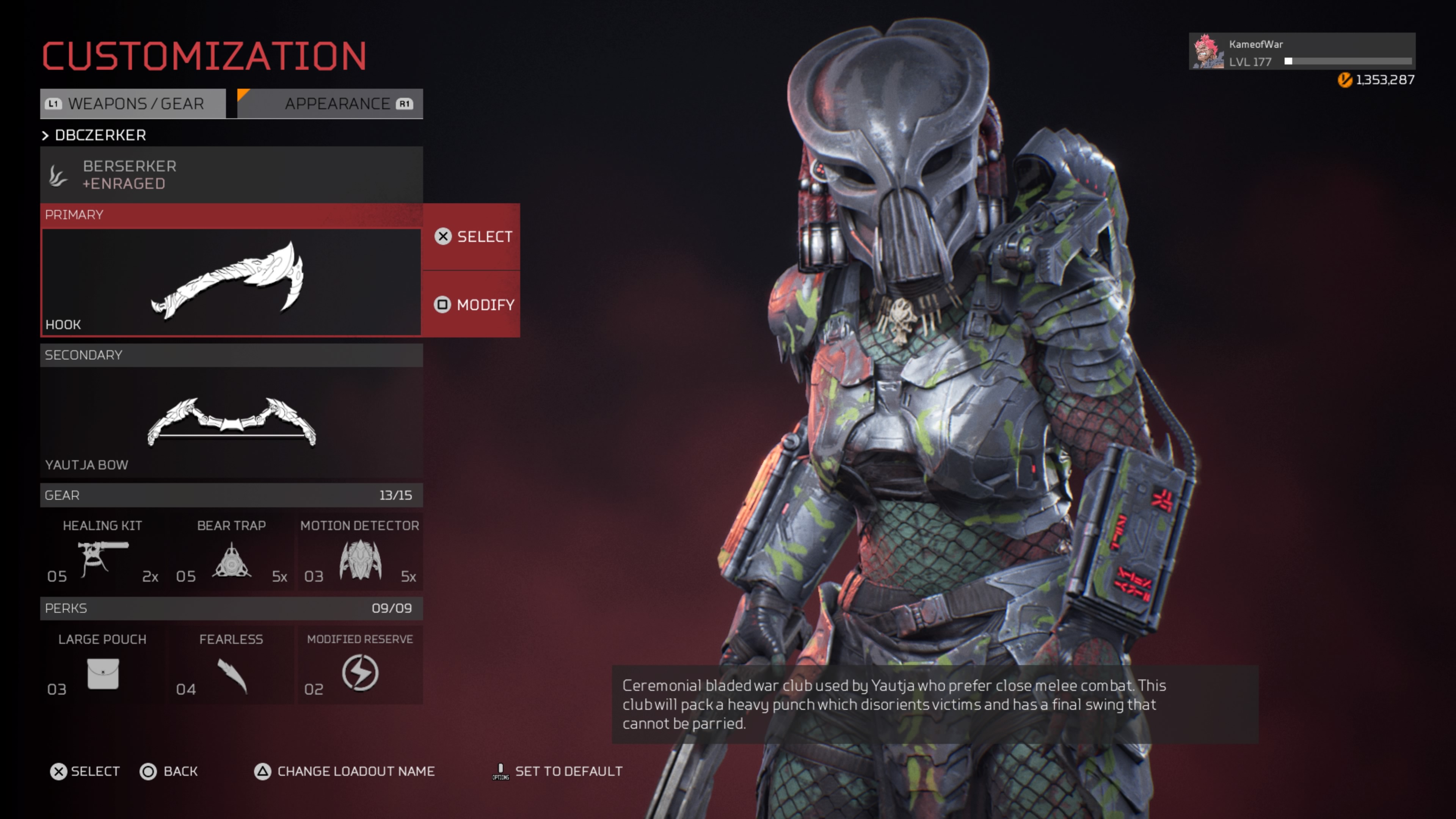
Task: Open the Appearance tab
Action: pyautogui.click(x=331, y=104)
